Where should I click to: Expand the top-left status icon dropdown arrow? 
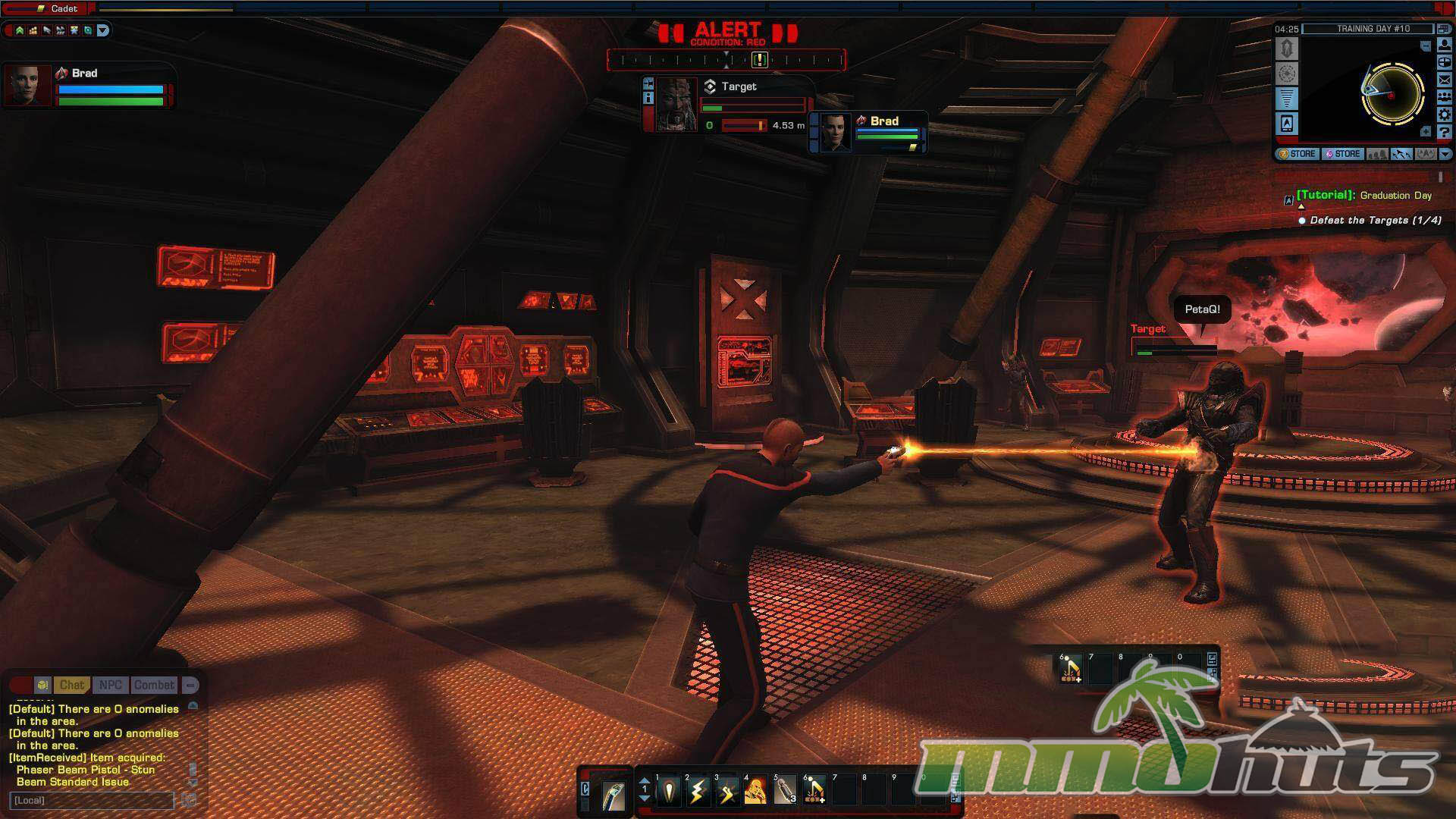click(x=103, y=30)
